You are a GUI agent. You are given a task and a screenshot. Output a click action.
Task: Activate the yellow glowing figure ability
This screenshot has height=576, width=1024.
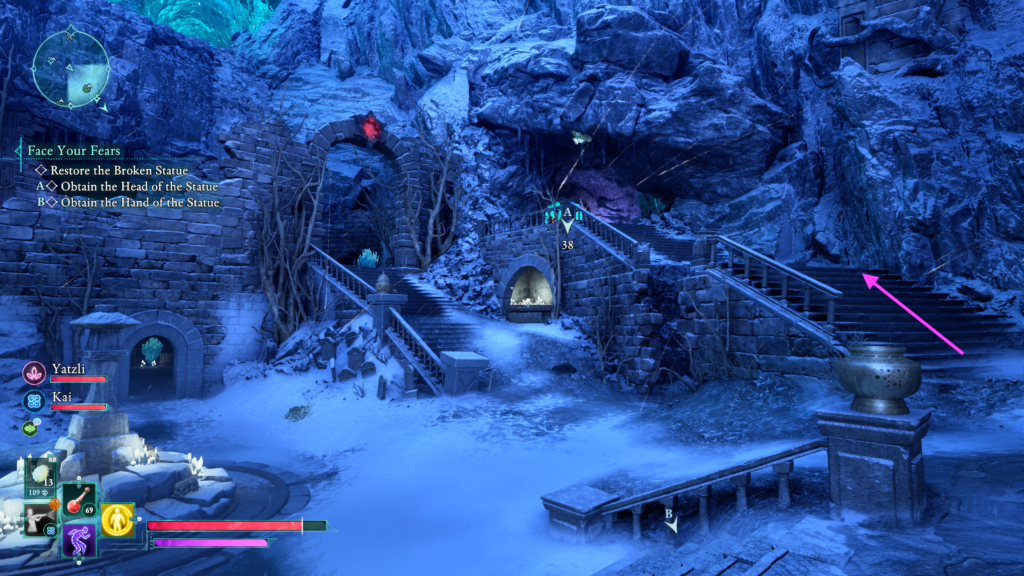[x=117, y=519]
